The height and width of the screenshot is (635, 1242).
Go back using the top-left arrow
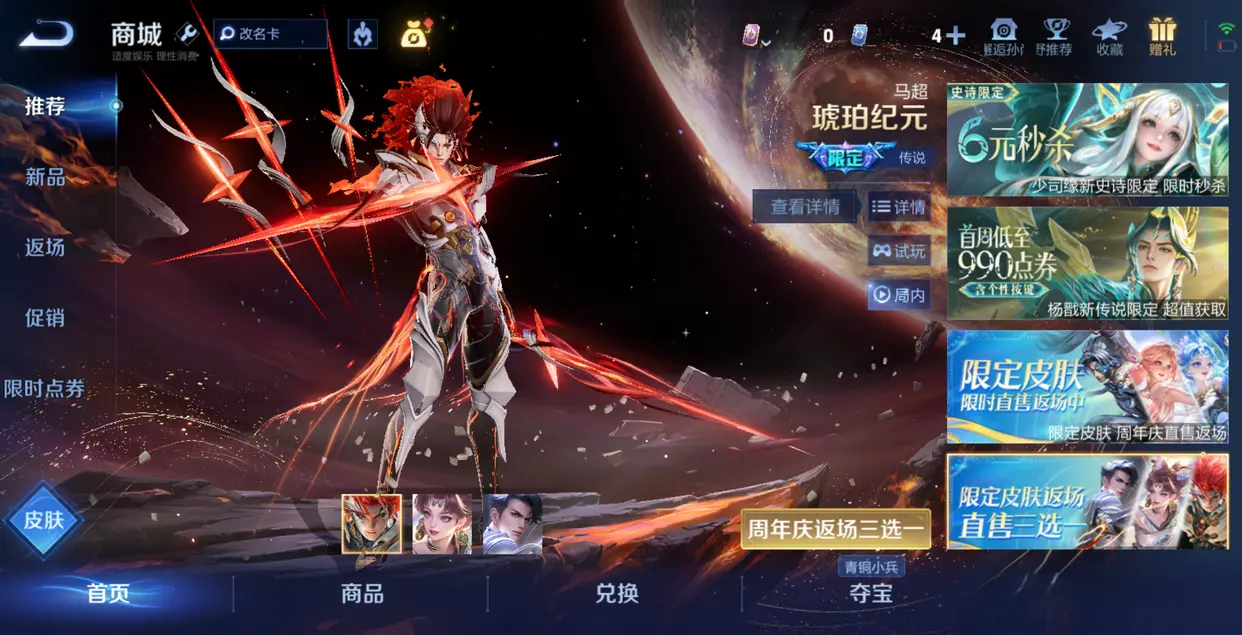(46, 34)
